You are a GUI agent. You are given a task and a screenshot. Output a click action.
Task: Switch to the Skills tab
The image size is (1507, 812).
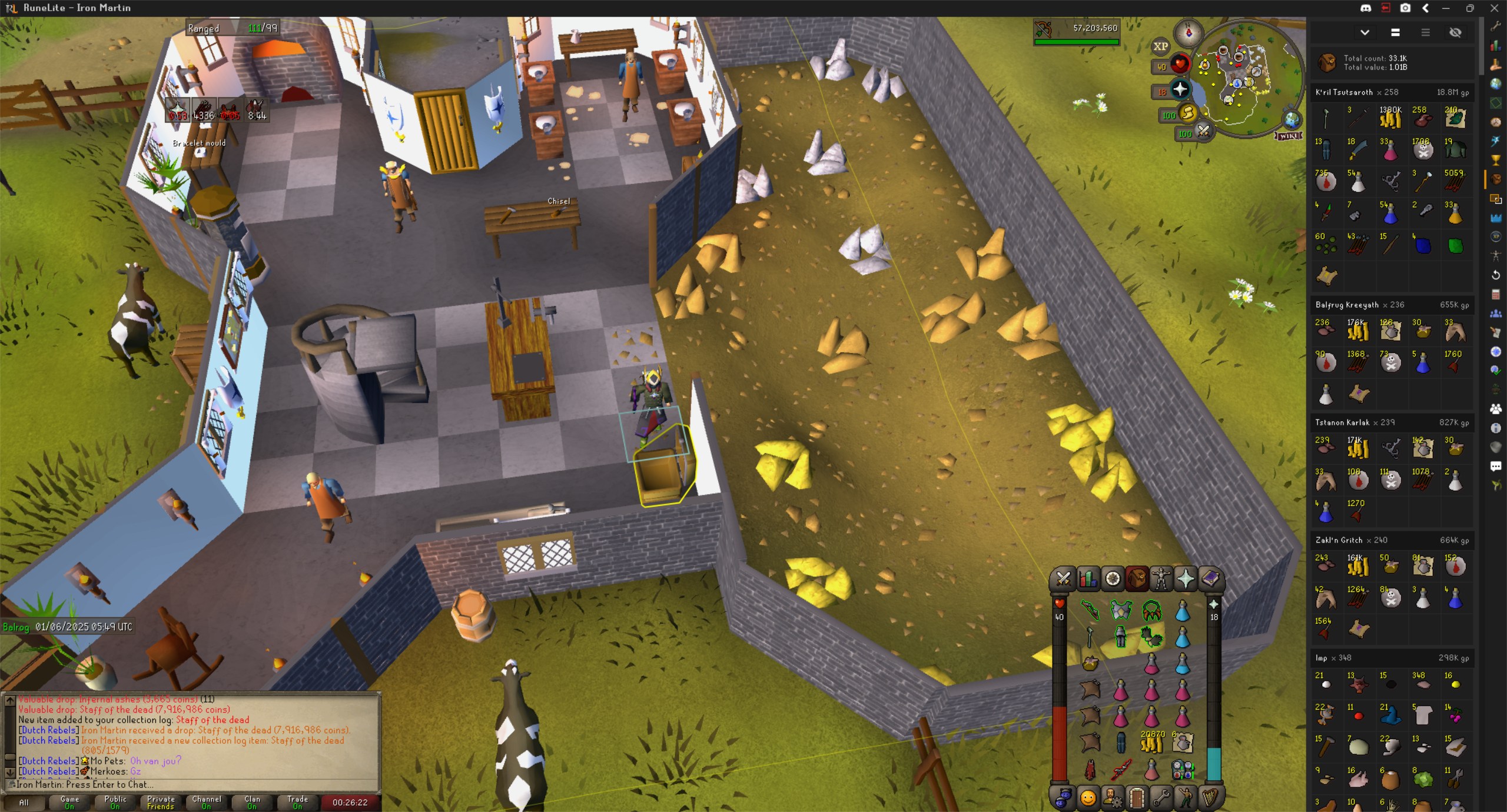coord(1088,579)
